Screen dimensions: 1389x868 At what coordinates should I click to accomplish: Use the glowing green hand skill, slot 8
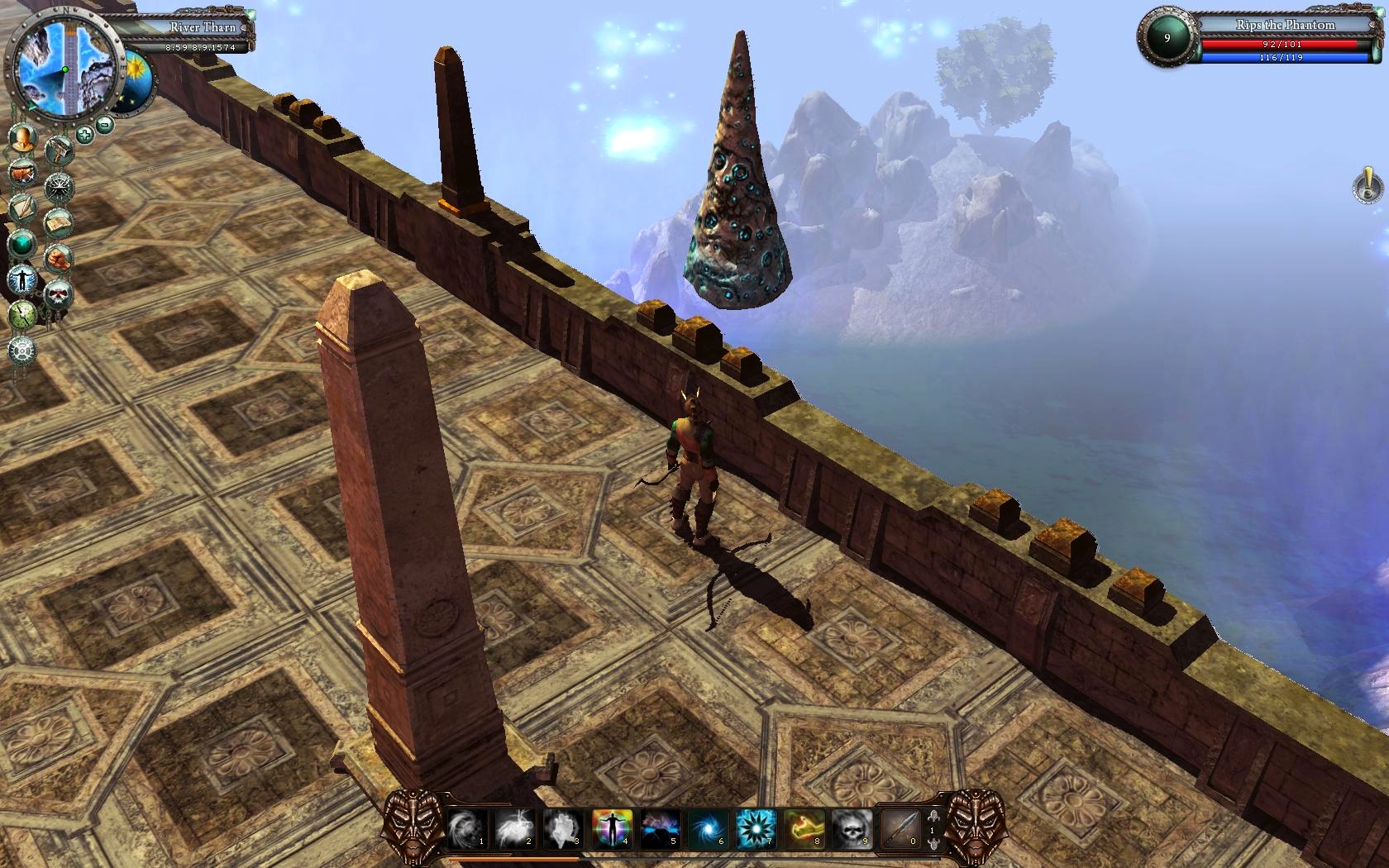click(x=804, y=827)
